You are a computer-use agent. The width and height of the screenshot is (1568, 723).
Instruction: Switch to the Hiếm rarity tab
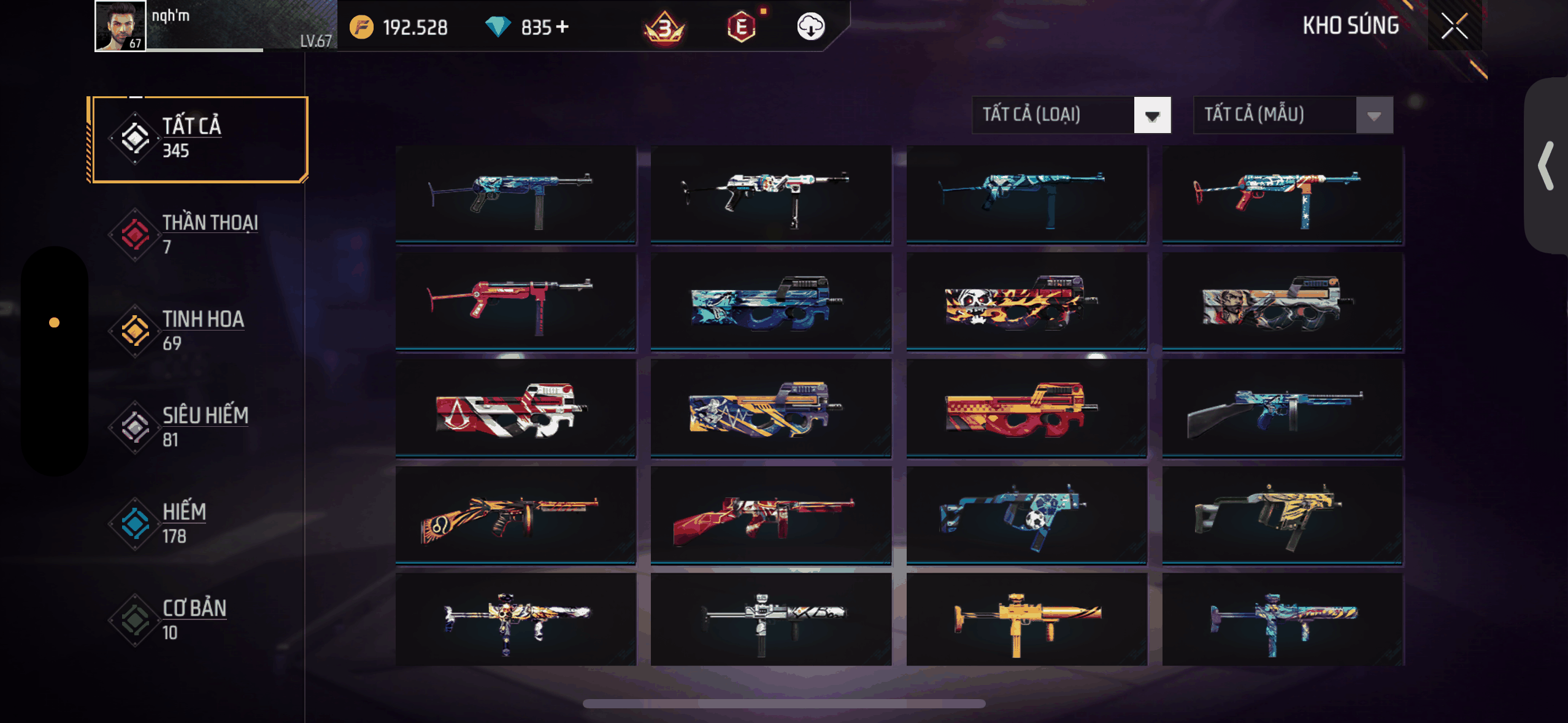(x=198, y=524)
